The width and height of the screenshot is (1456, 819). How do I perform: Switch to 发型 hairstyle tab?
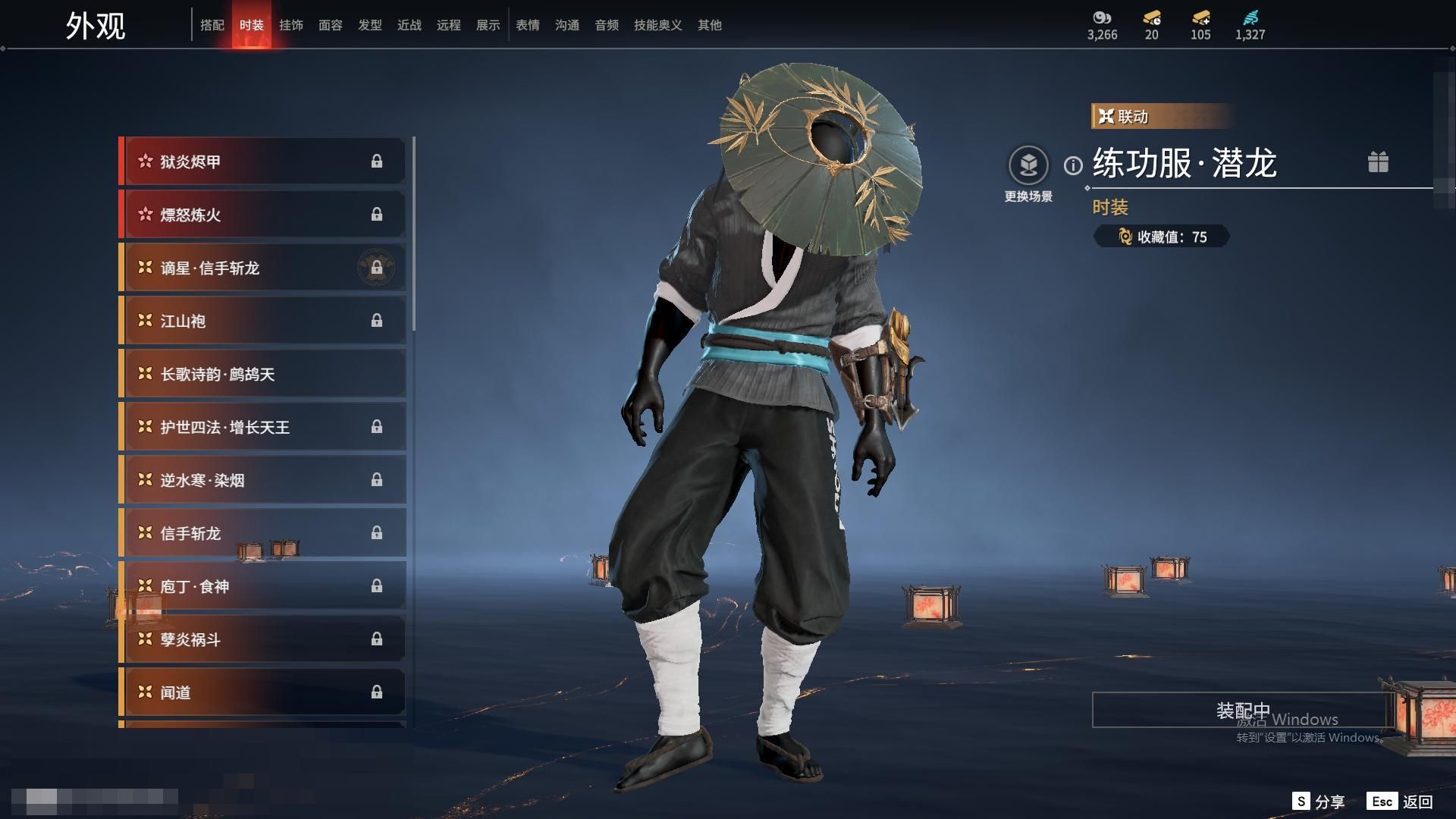point(370,26)
